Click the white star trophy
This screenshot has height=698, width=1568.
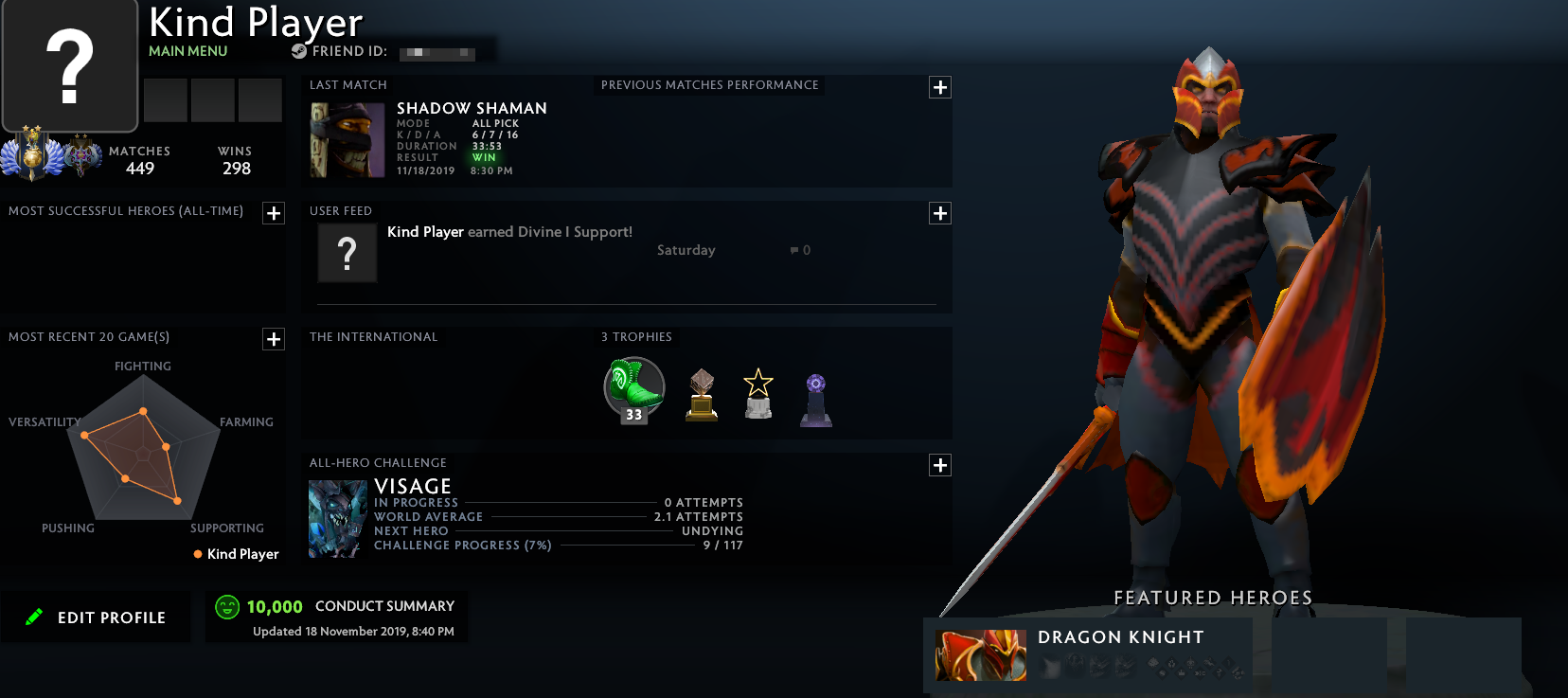757,393
